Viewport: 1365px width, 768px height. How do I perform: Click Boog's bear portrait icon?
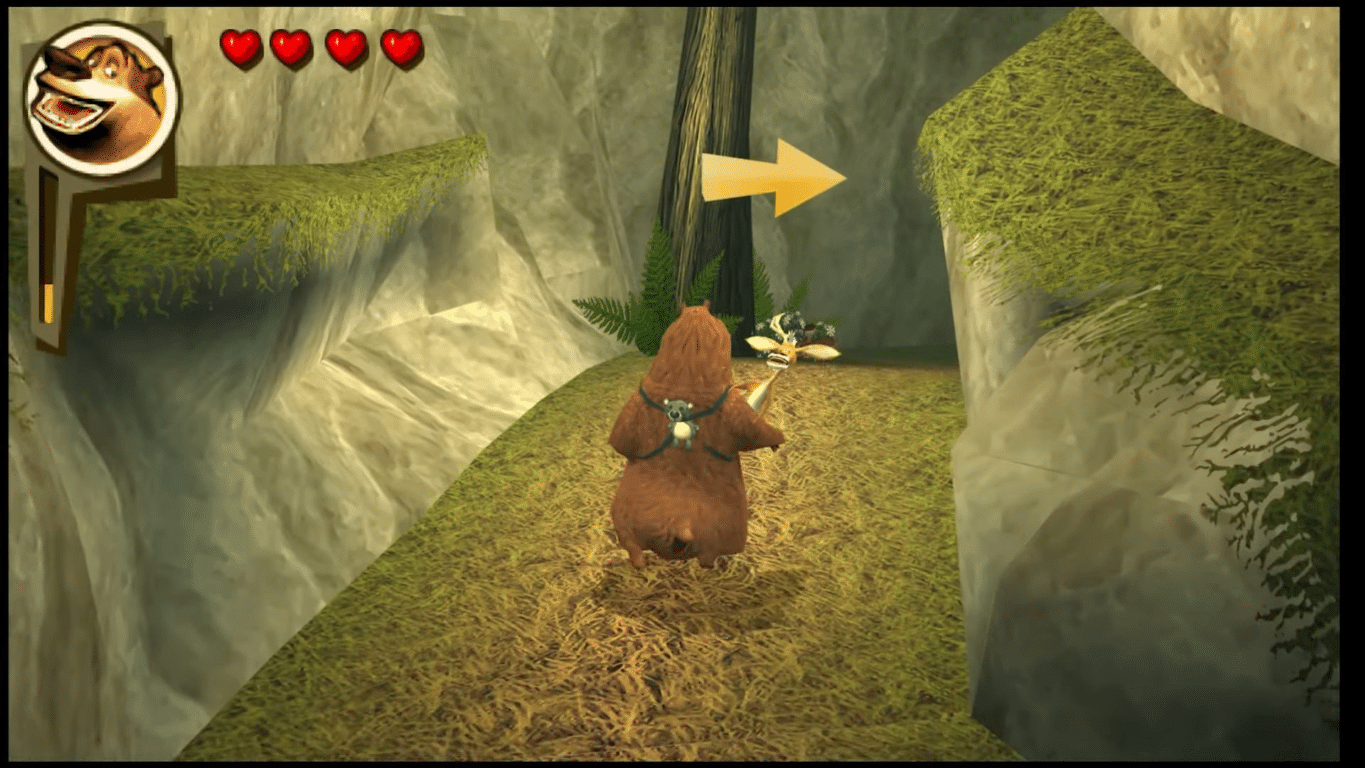pyautogui.click(x=100, y=98)
